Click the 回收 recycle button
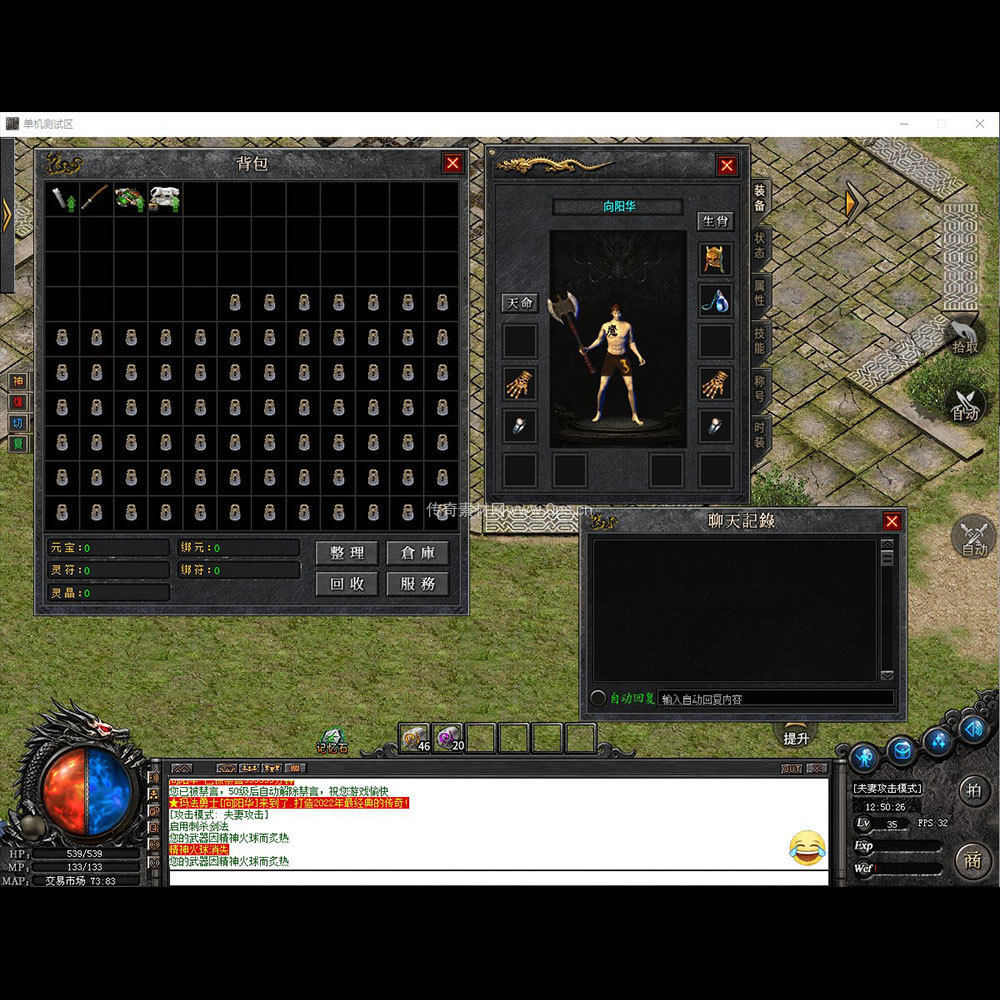 (346, 584)
